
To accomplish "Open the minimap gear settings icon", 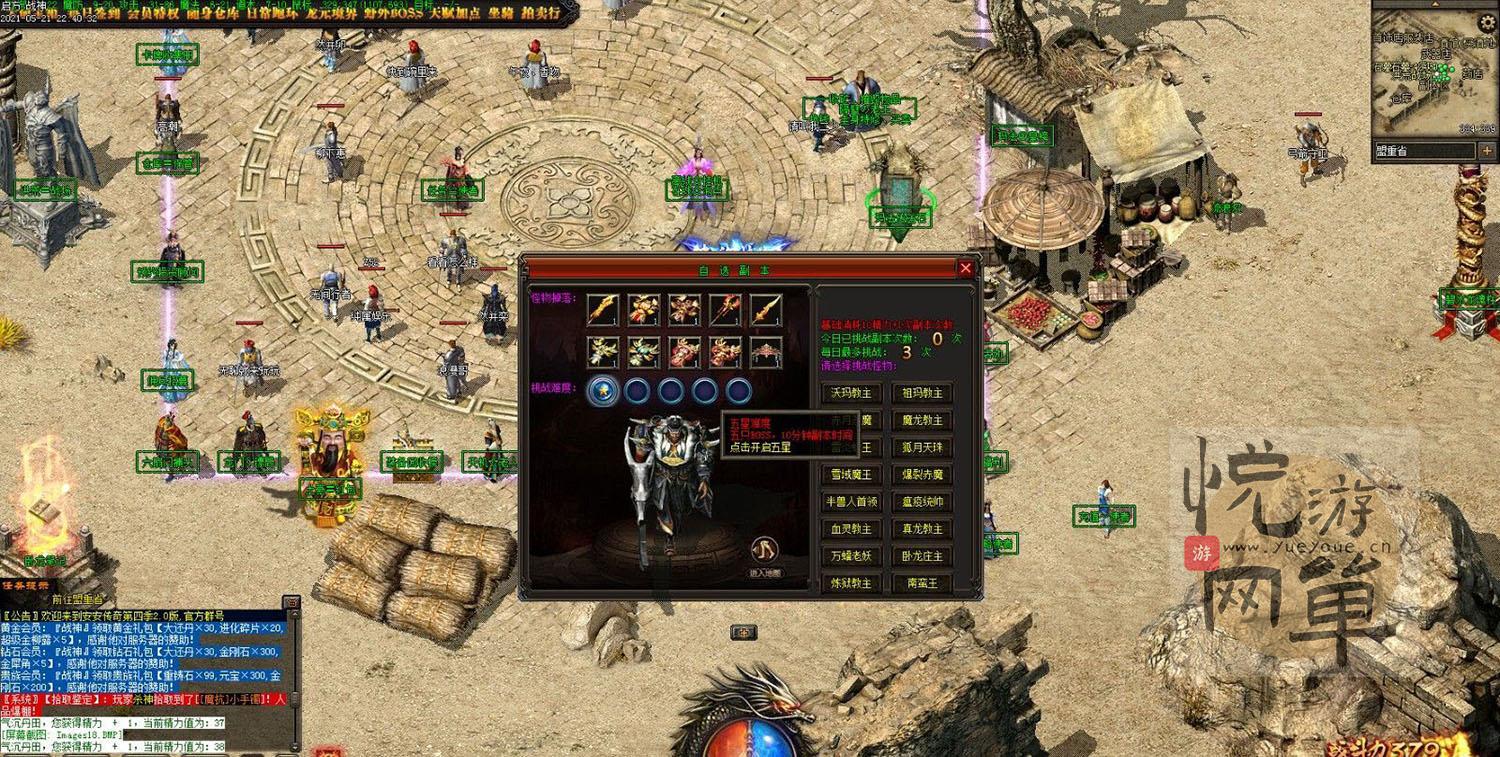I will click(1486, 20).
